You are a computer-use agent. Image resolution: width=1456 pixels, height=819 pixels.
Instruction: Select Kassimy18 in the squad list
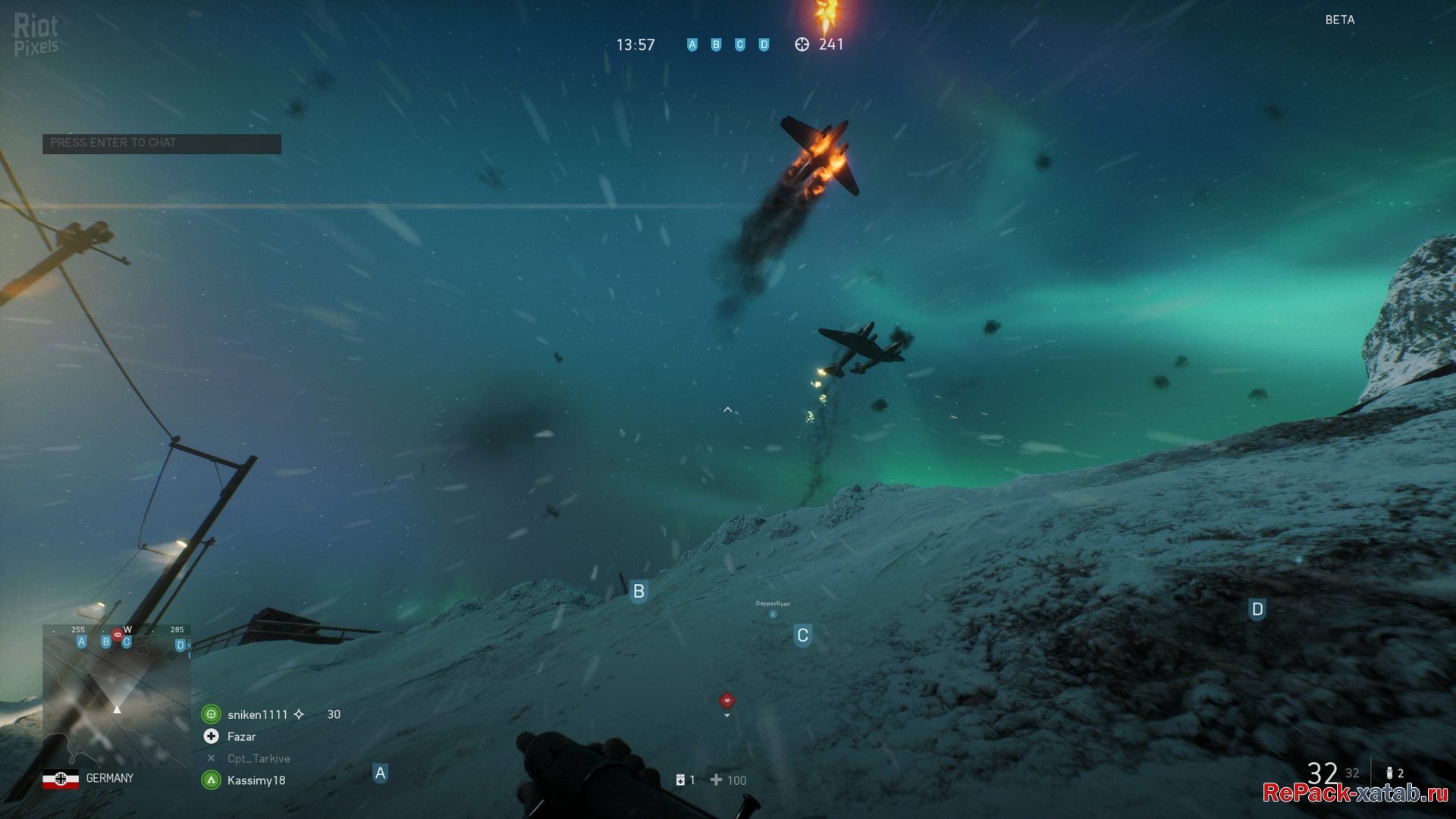[x=256, y=780]
